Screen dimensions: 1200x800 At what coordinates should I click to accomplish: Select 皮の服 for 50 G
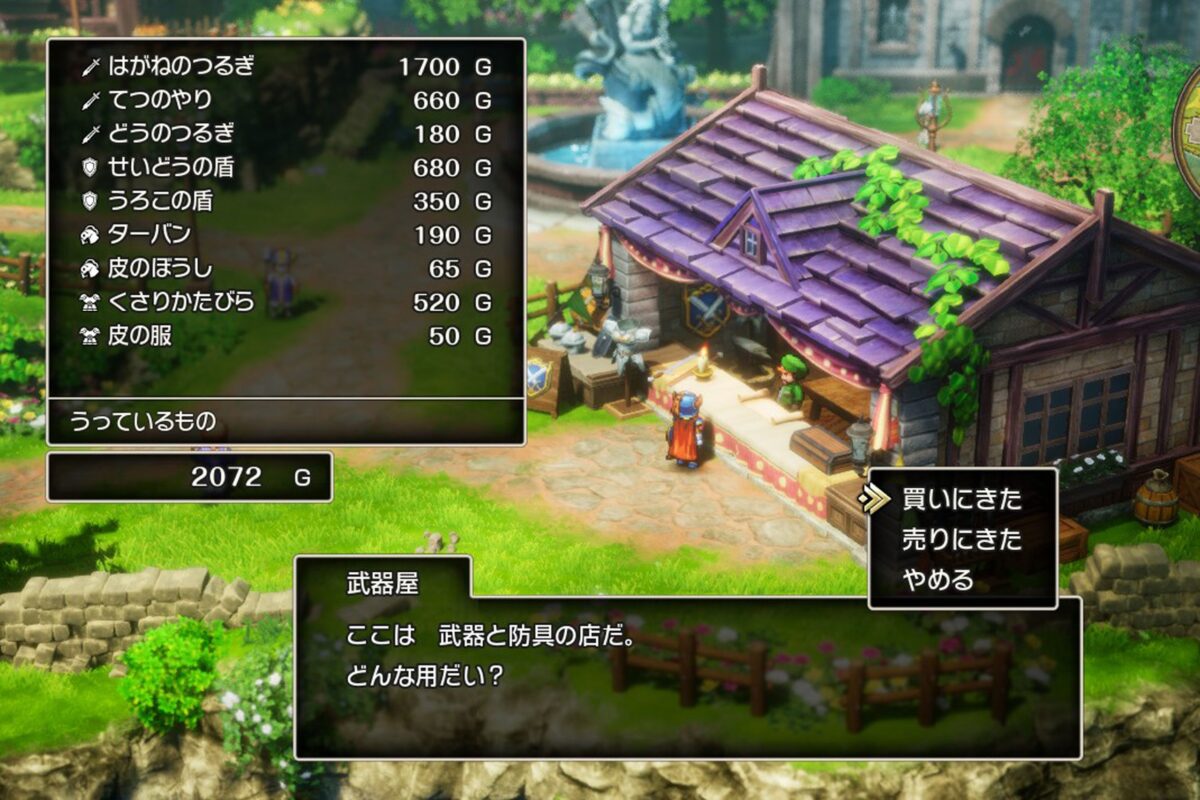285,336
